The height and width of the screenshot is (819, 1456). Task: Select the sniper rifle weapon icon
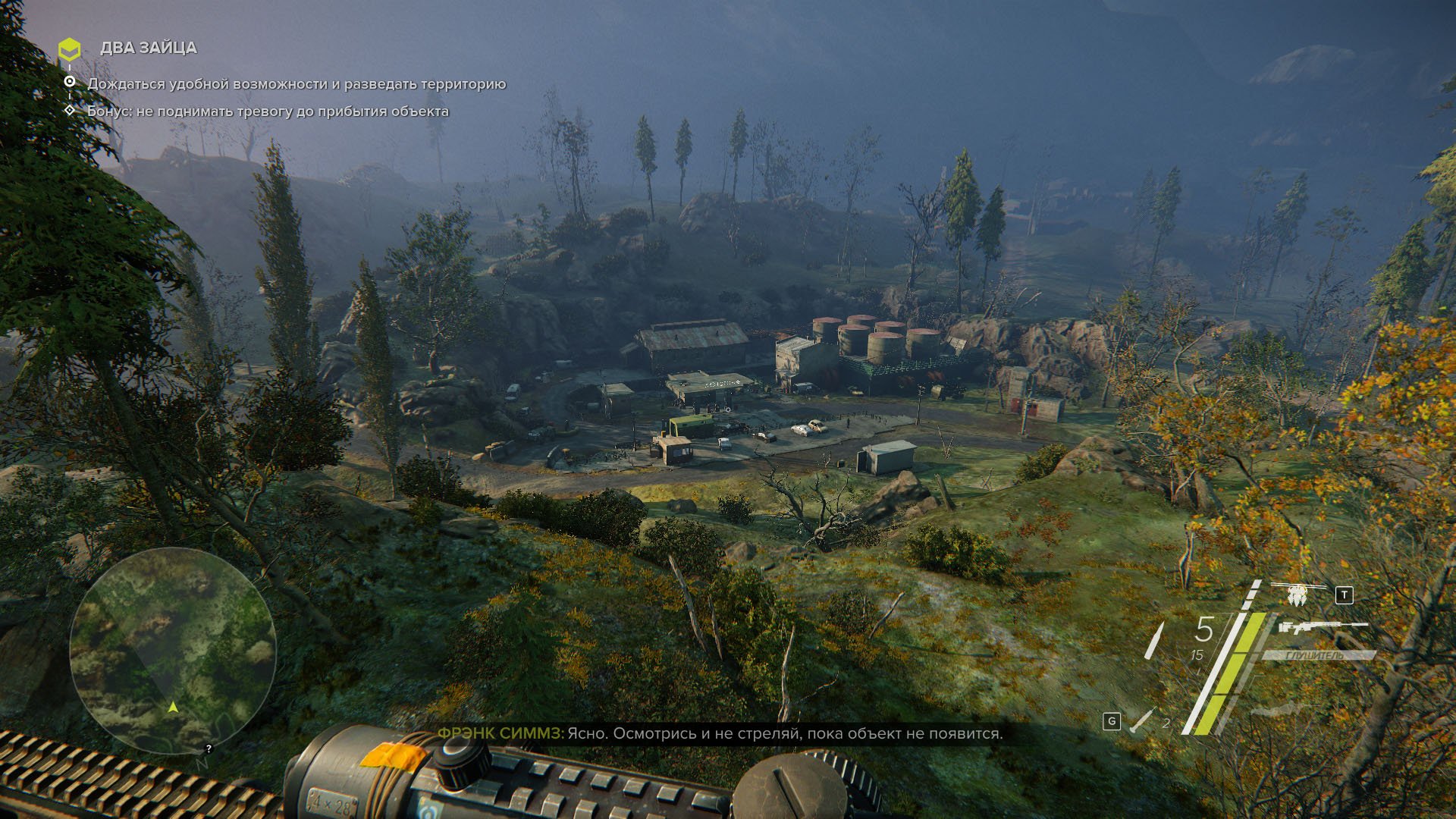pyautogui.click(x=1322, y=627)
